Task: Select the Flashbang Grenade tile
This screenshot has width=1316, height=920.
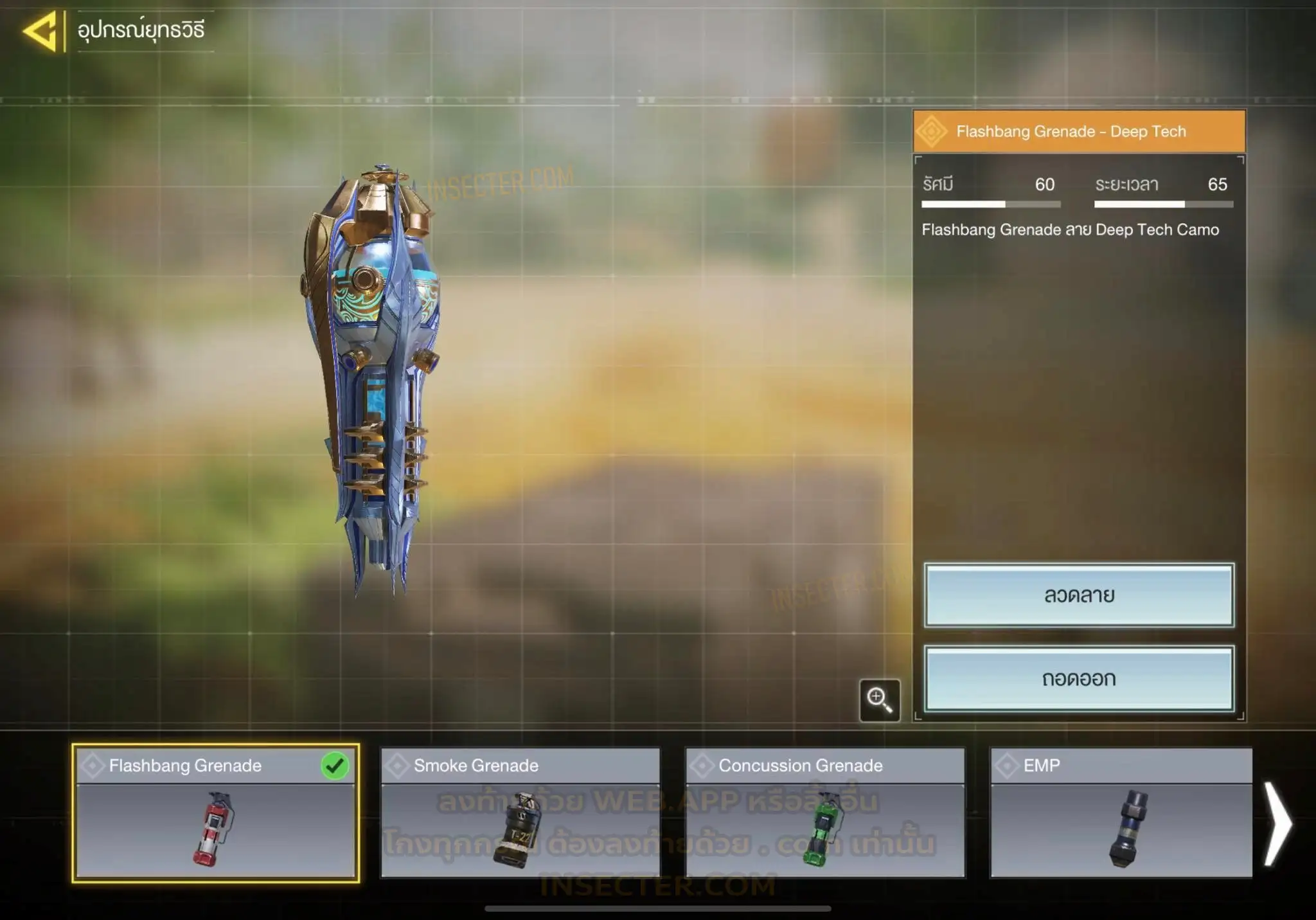Action: (x=215, y=813)
